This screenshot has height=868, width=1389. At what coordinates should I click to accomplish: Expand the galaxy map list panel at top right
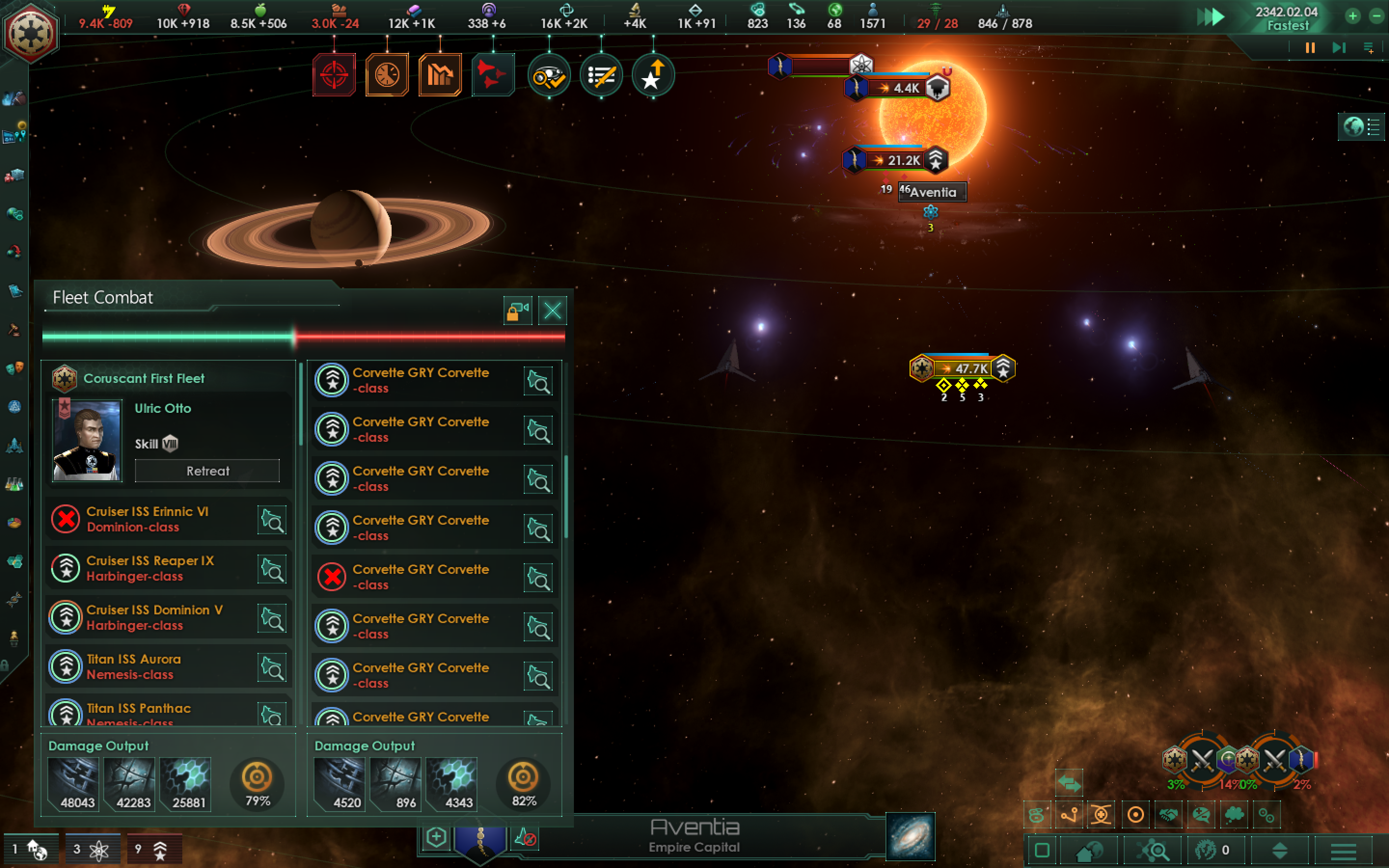pos(1373,127)
